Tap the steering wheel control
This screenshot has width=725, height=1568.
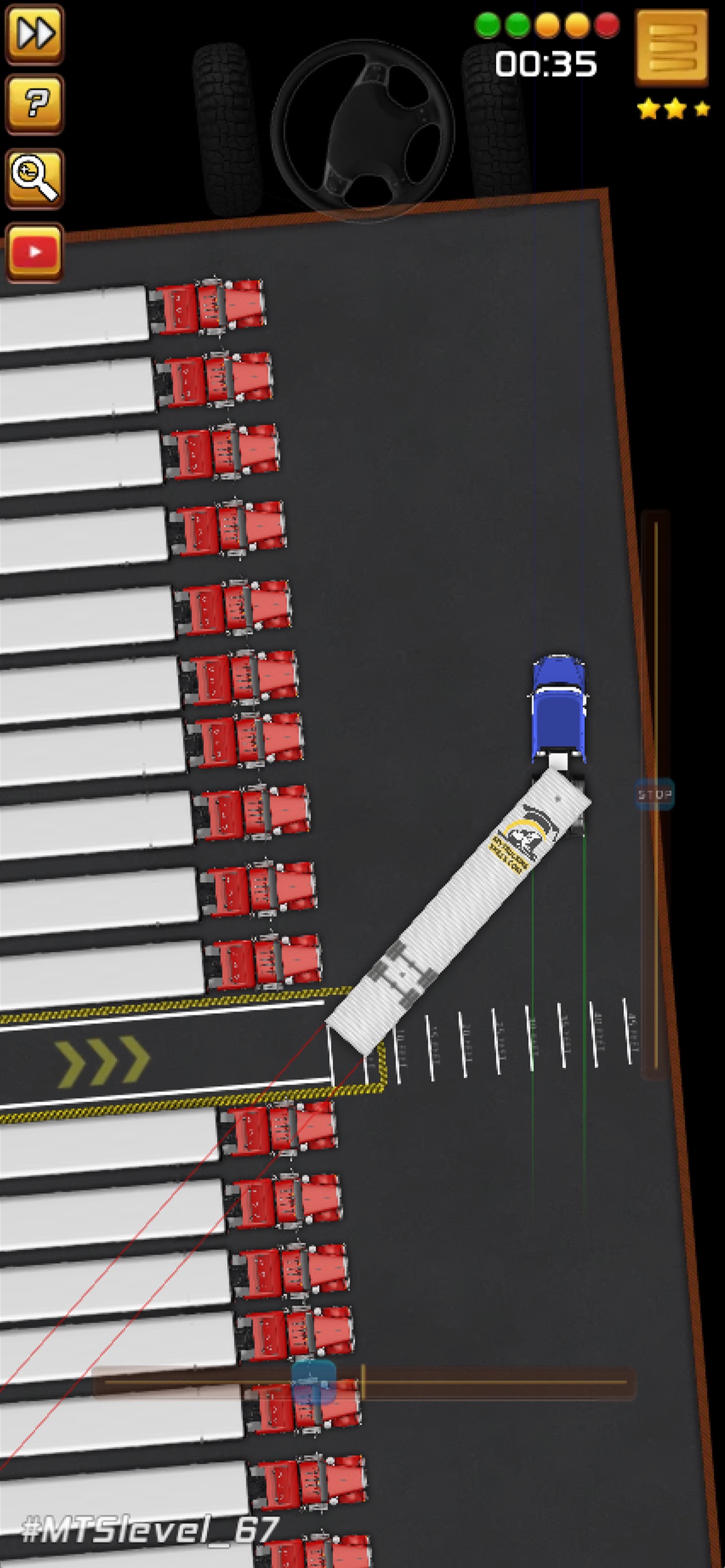point(364,124)
